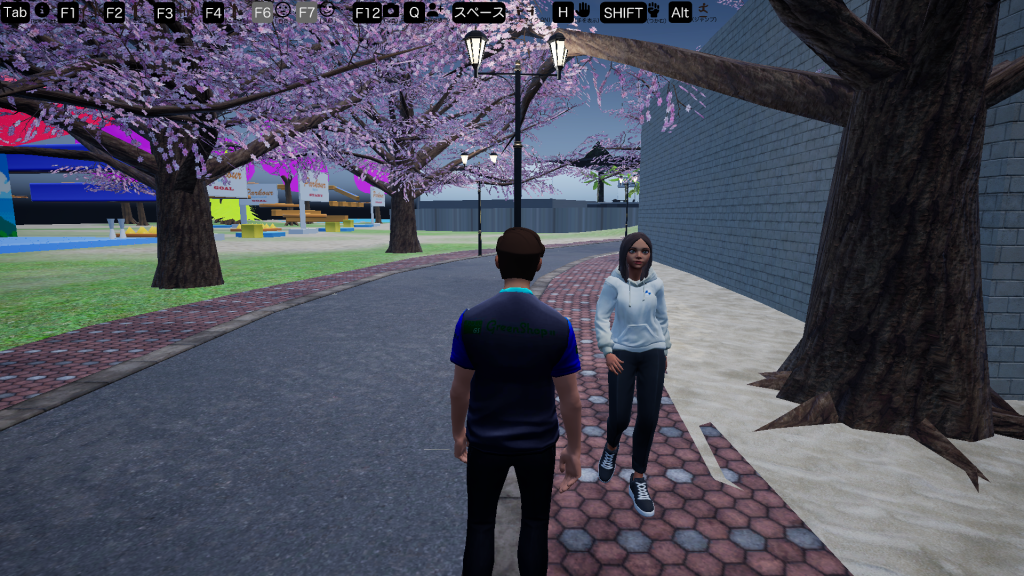Image resolution: width=1024 pixels, height=576 pixels.
Task: Select the smiling emote next to F7
Action: [x=327, y=10]
